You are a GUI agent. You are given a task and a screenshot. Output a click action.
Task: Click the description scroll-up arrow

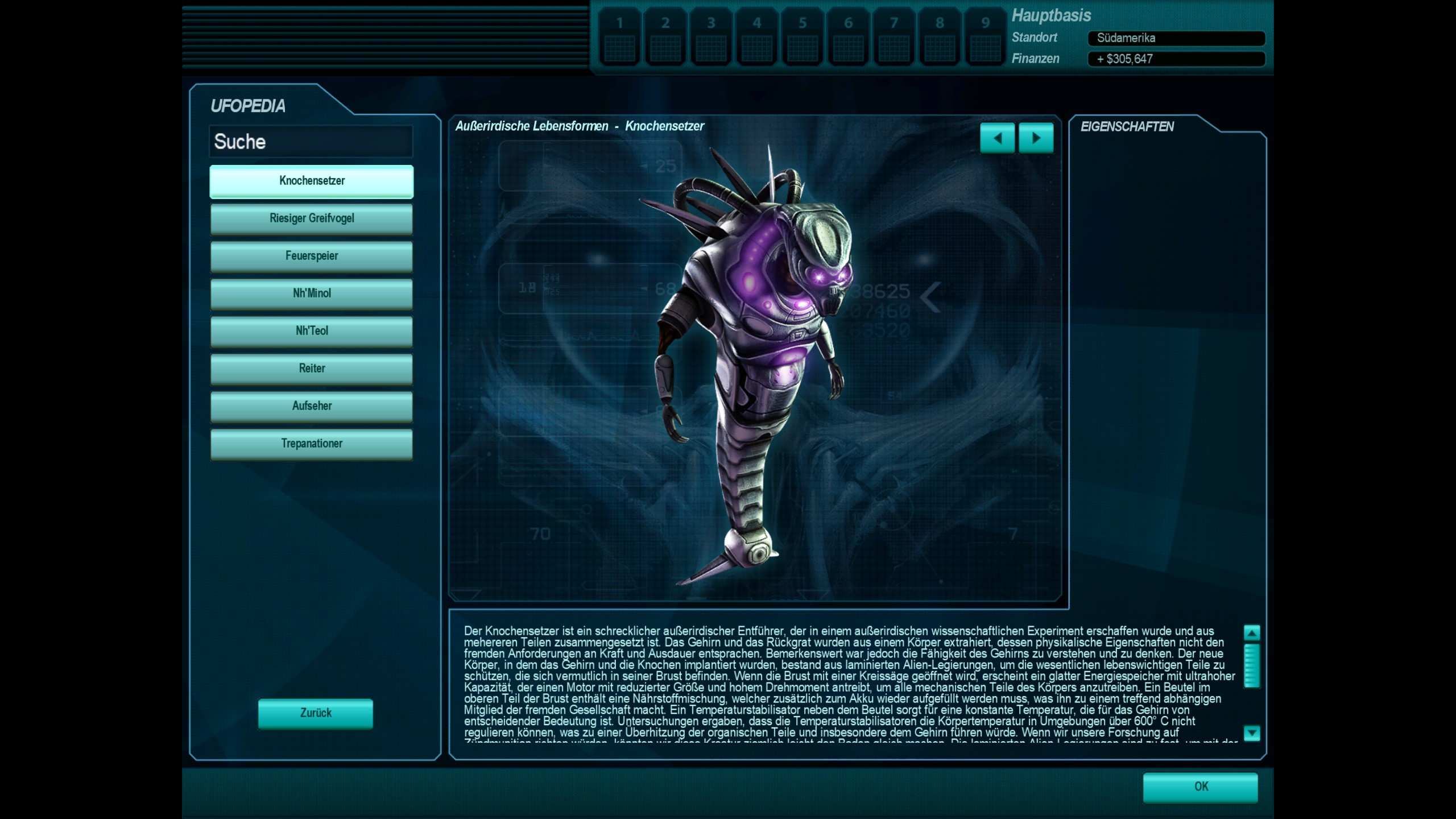(1252, 632)
